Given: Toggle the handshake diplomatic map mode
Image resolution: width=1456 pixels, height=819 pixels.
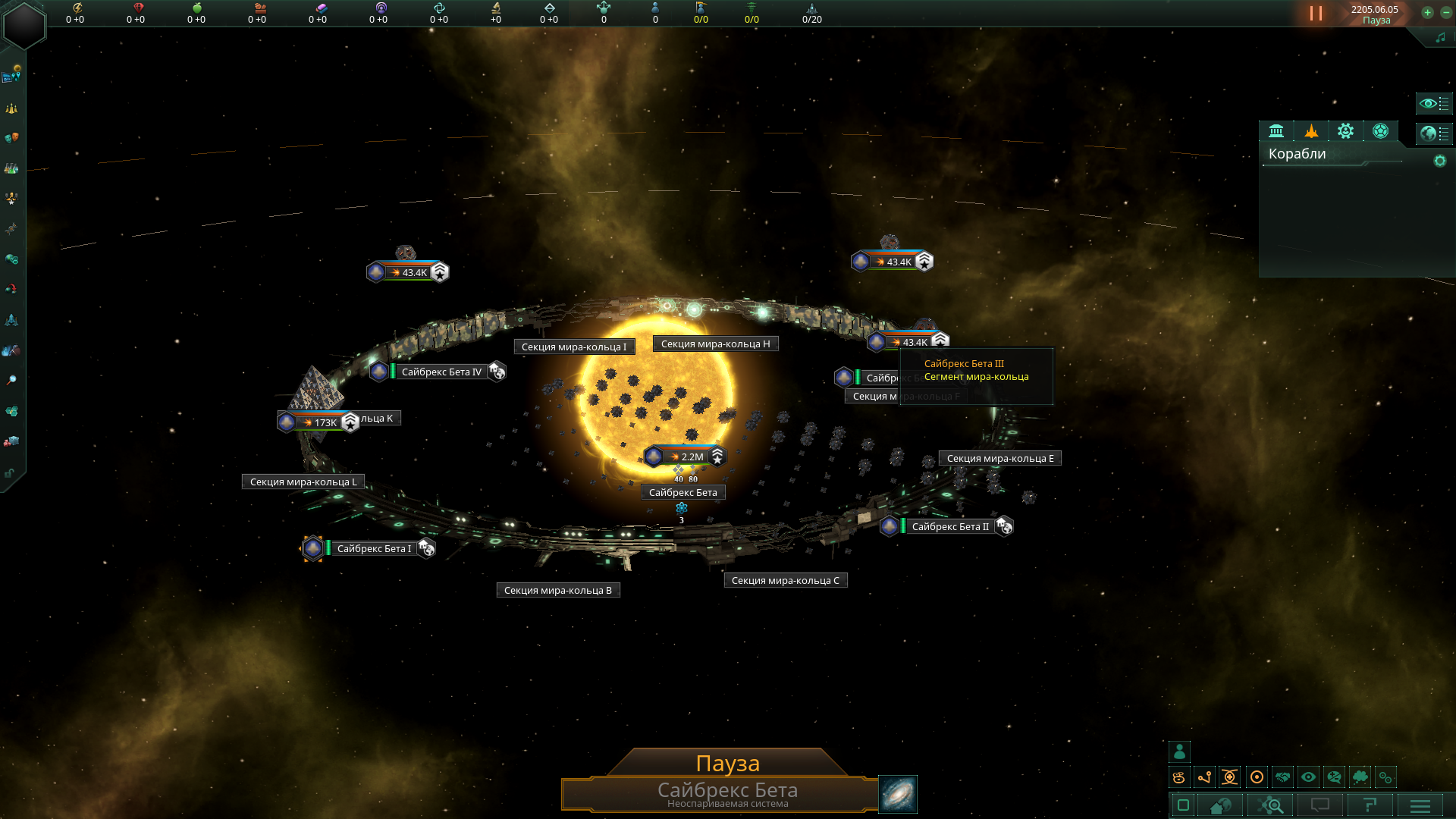Looking at the screenshot, I should coord(1282,777).
